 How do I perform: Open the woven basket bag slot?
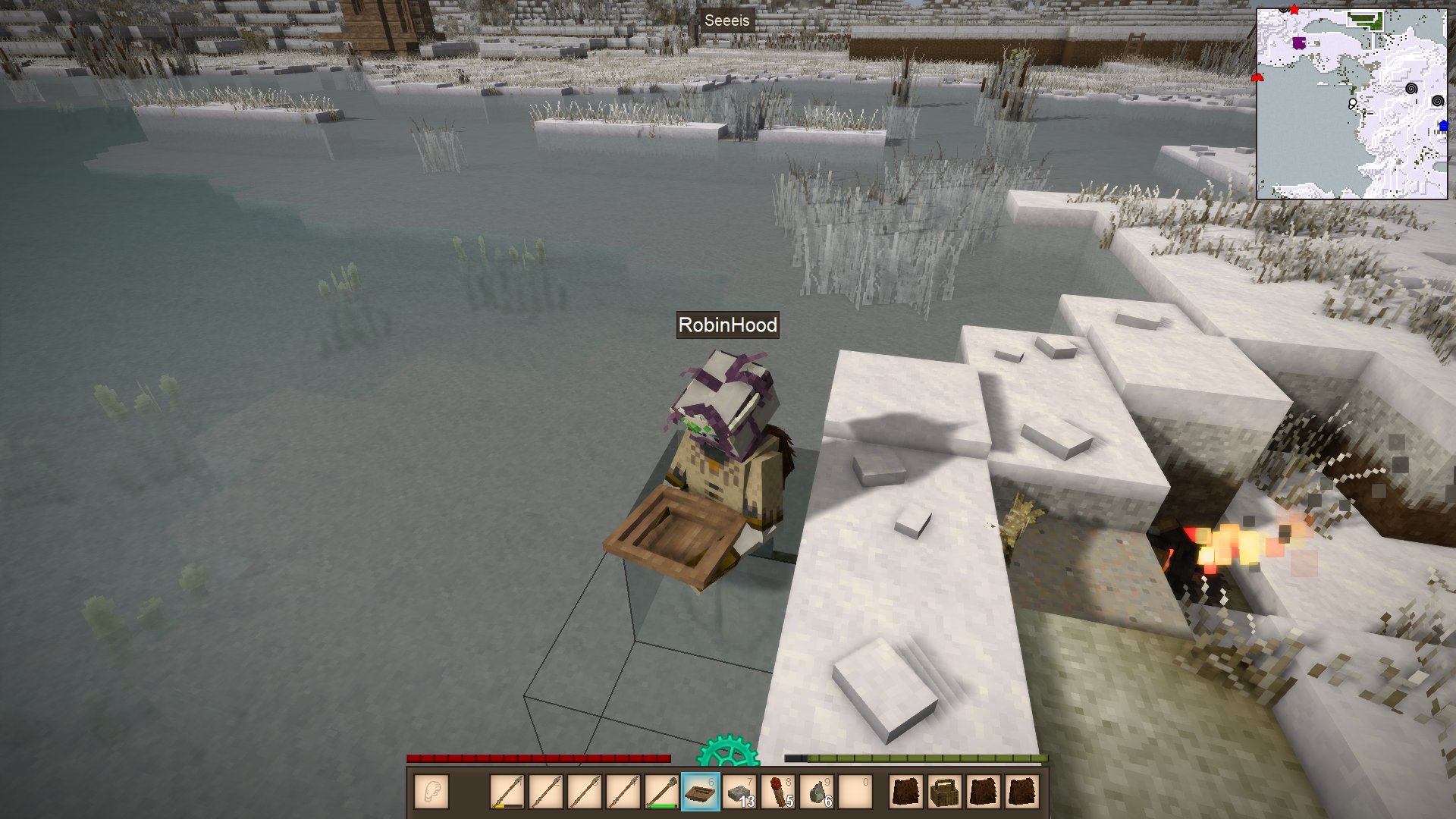pos(945,792)
